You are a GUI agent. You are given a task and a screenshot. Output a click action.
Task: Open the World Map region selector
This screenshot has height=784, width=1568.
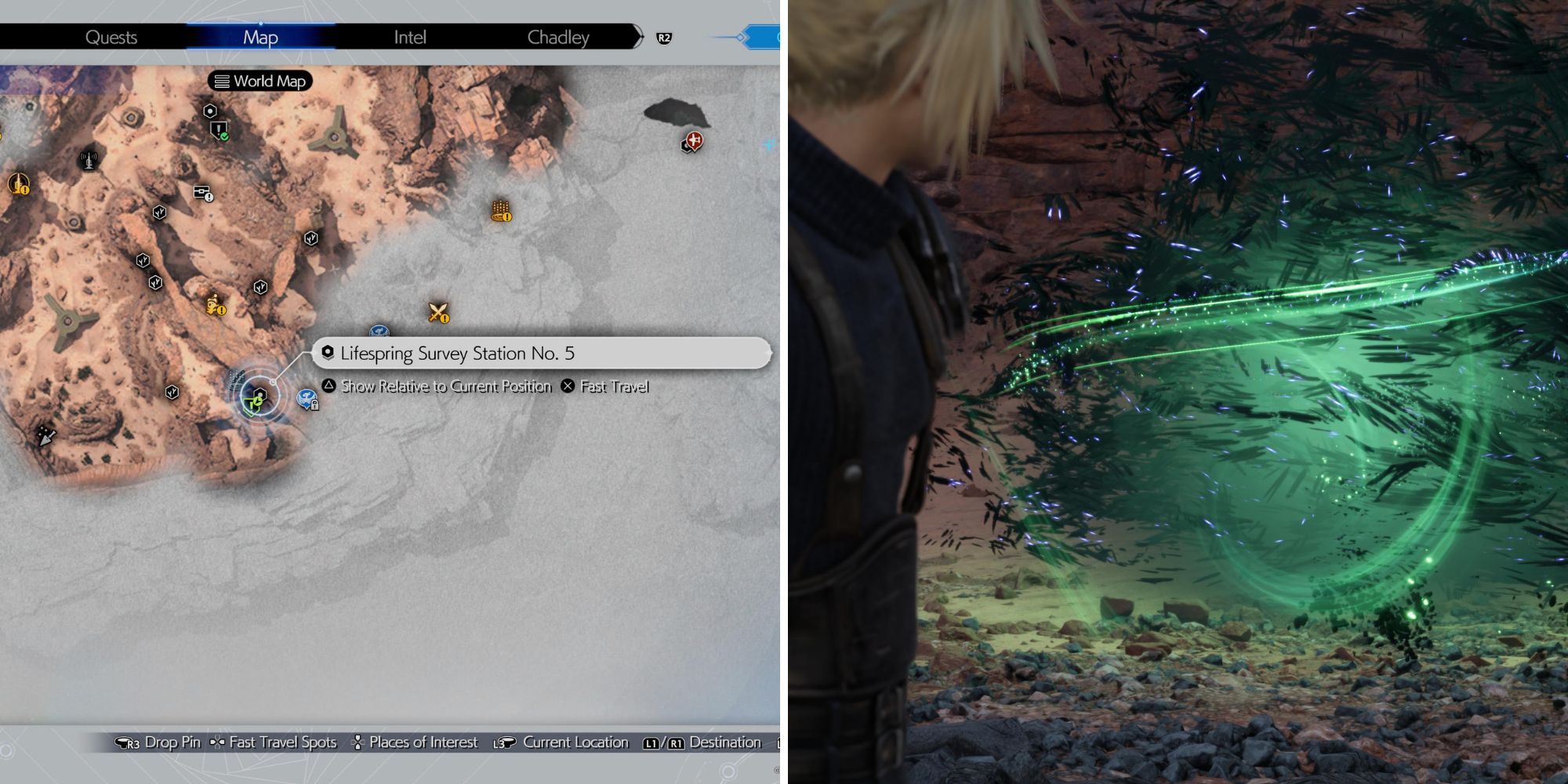tap(261, 81)
